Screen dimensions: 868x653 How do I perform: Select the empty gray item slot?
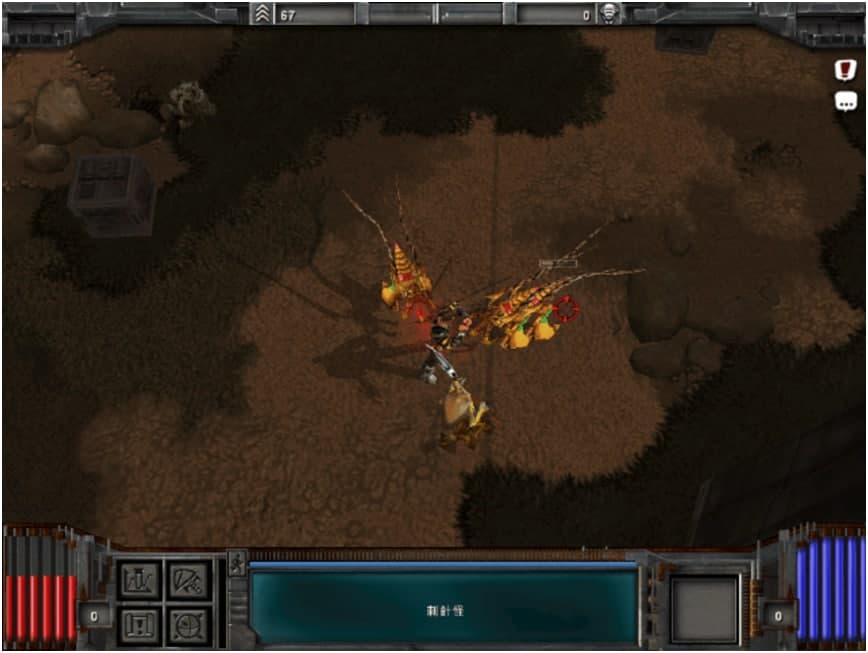point(705,608)
